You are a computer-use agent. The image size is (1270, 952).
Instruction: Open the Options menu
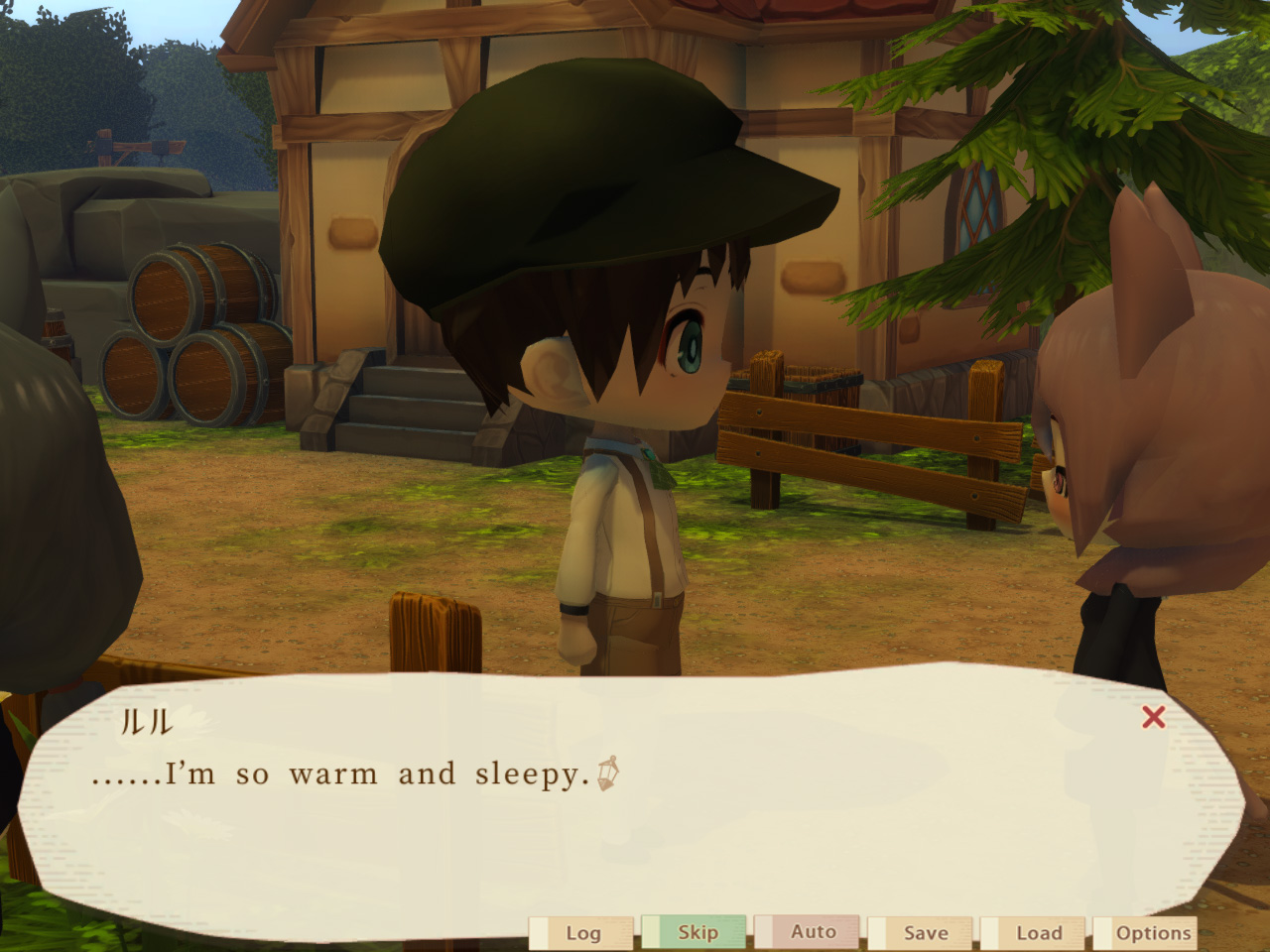pyautogui.click(x=1154, y=933)
